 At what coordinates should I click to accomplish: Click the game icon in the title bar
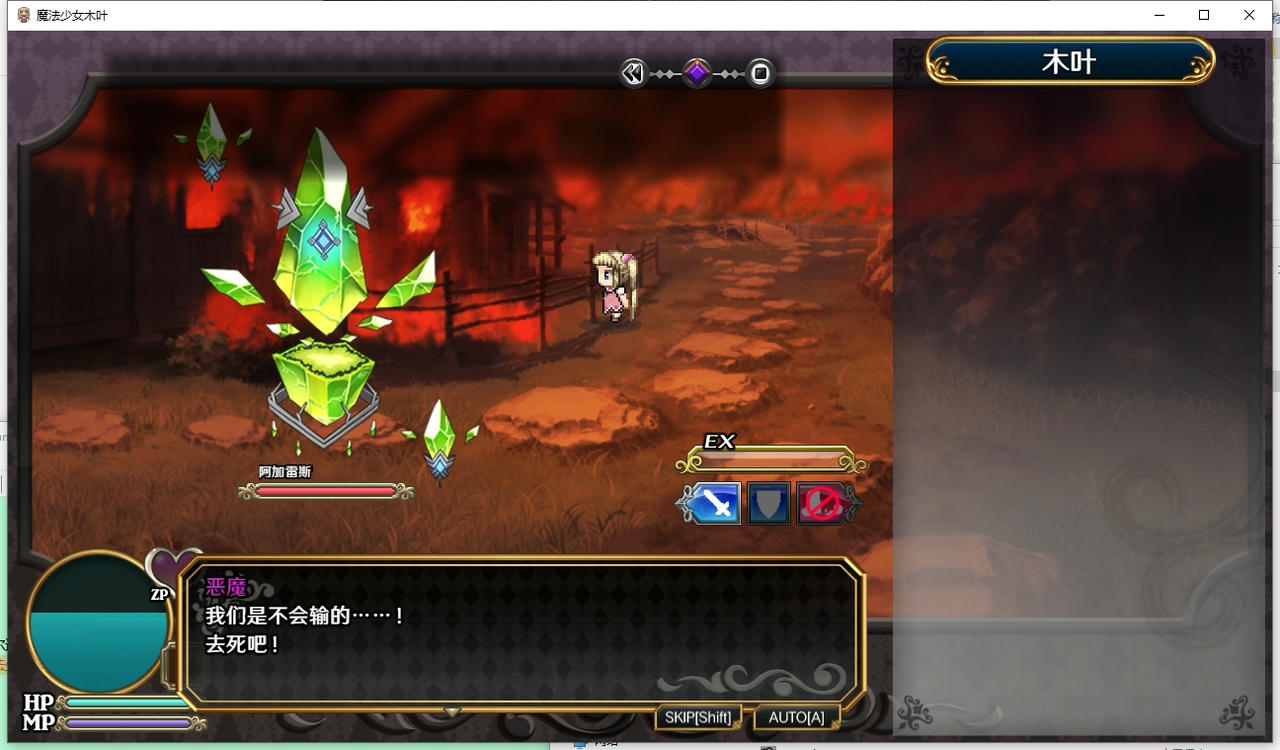click(22, 15)
